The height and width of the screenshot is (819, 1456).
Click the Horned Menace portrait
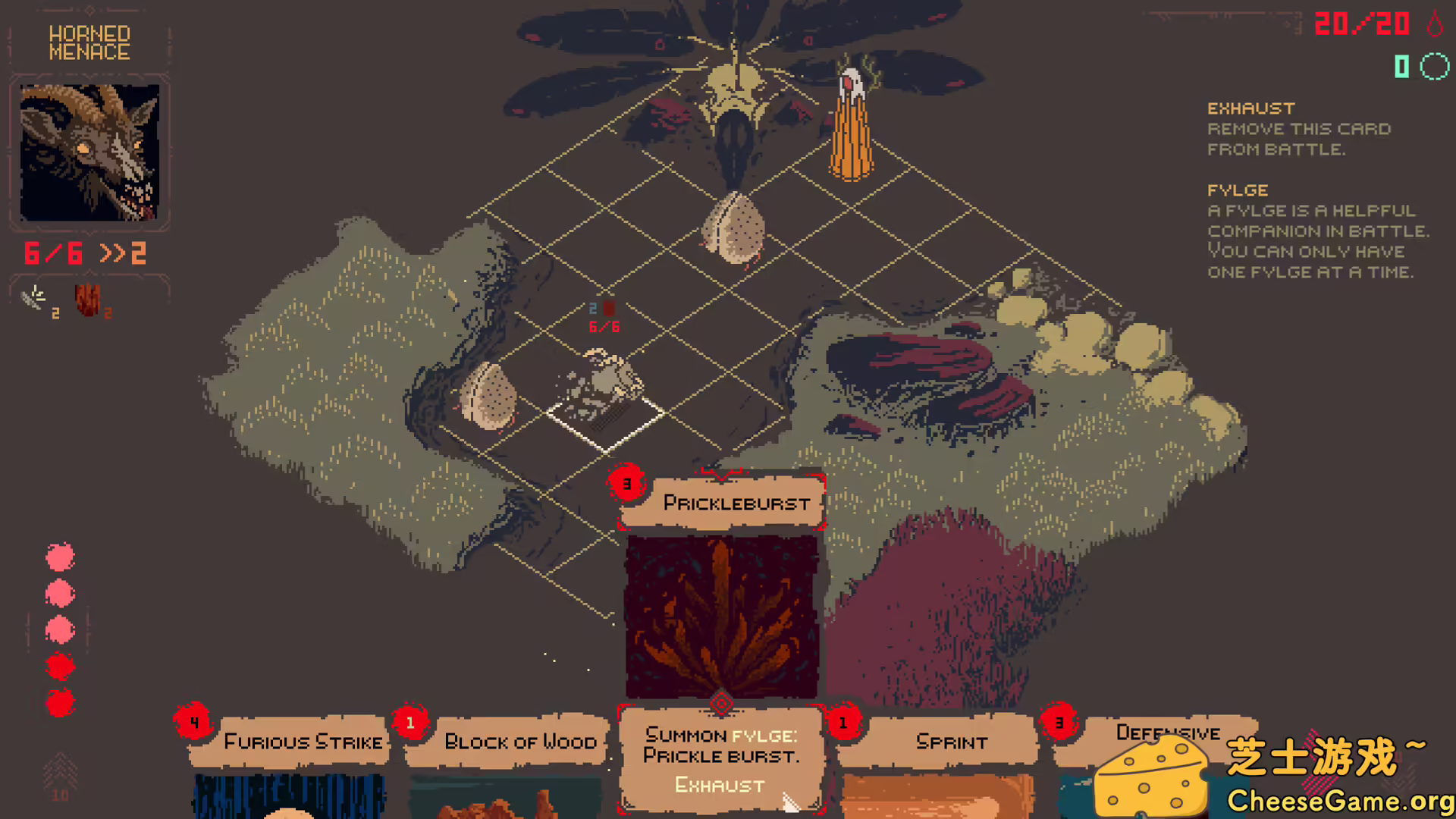(90, 152)
